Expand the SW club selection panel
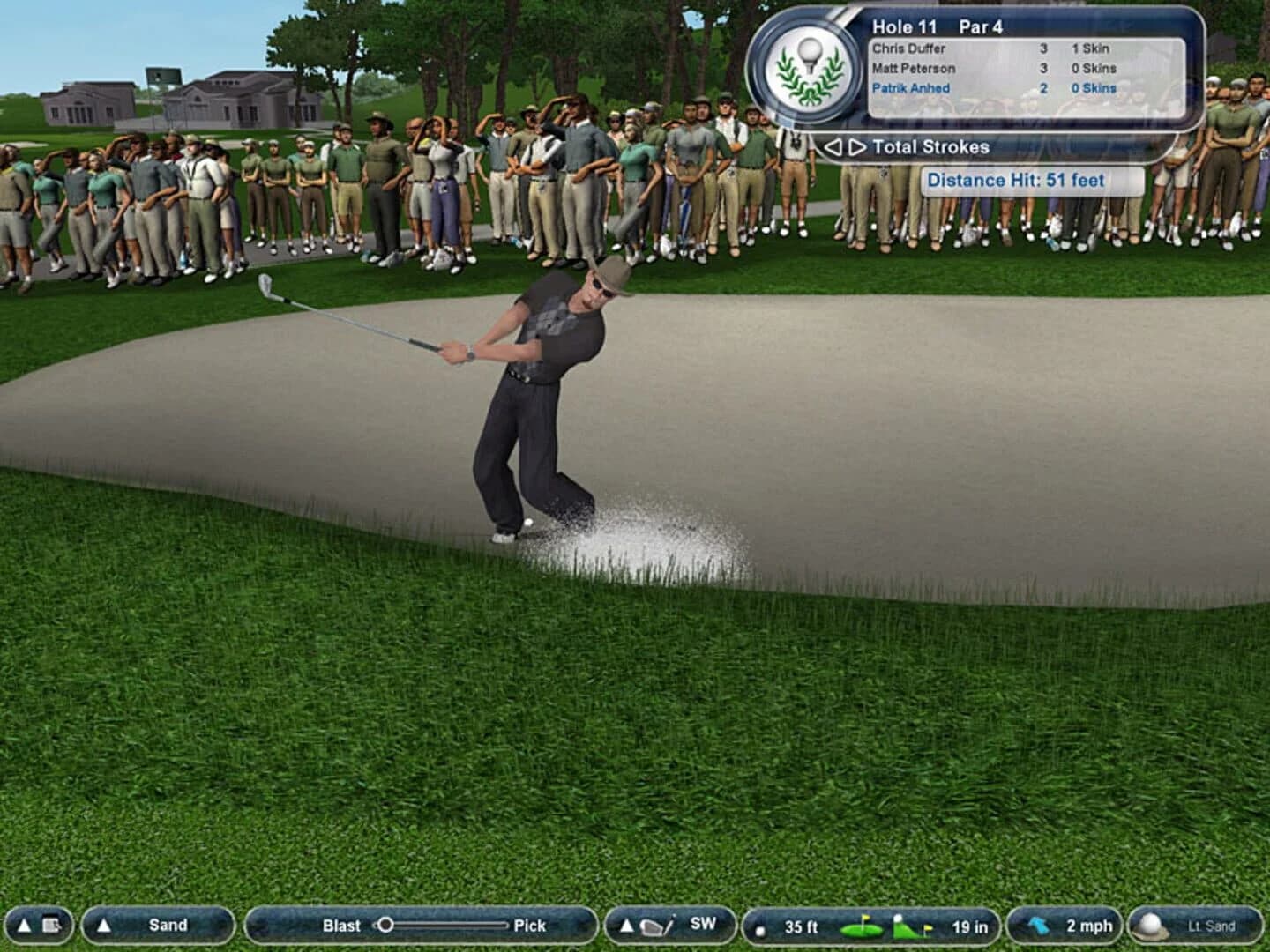This screenshot has width=1270, height=952. pyautogui.click(x=625, y=926)
